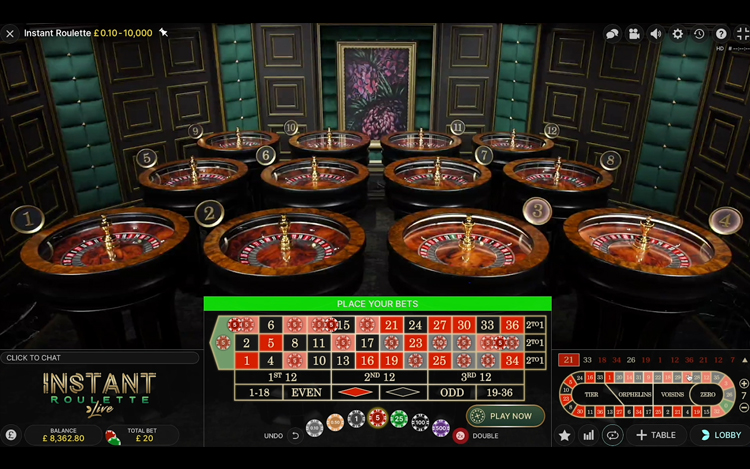The width and height of the screenshot is (750, 469).
Task: Show the statistics bar chart
Action: coord(588,435)
